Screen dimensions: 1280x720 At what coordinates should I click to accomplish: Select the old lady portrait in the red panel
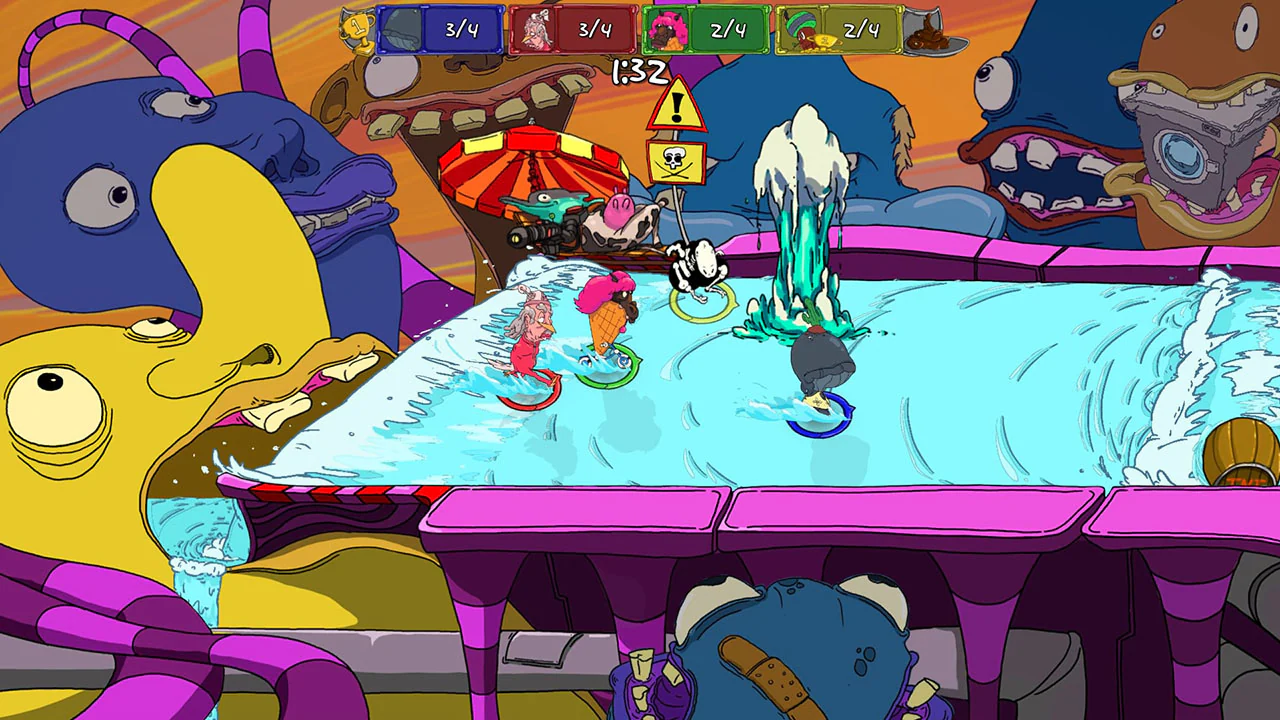tap(536, 29)
